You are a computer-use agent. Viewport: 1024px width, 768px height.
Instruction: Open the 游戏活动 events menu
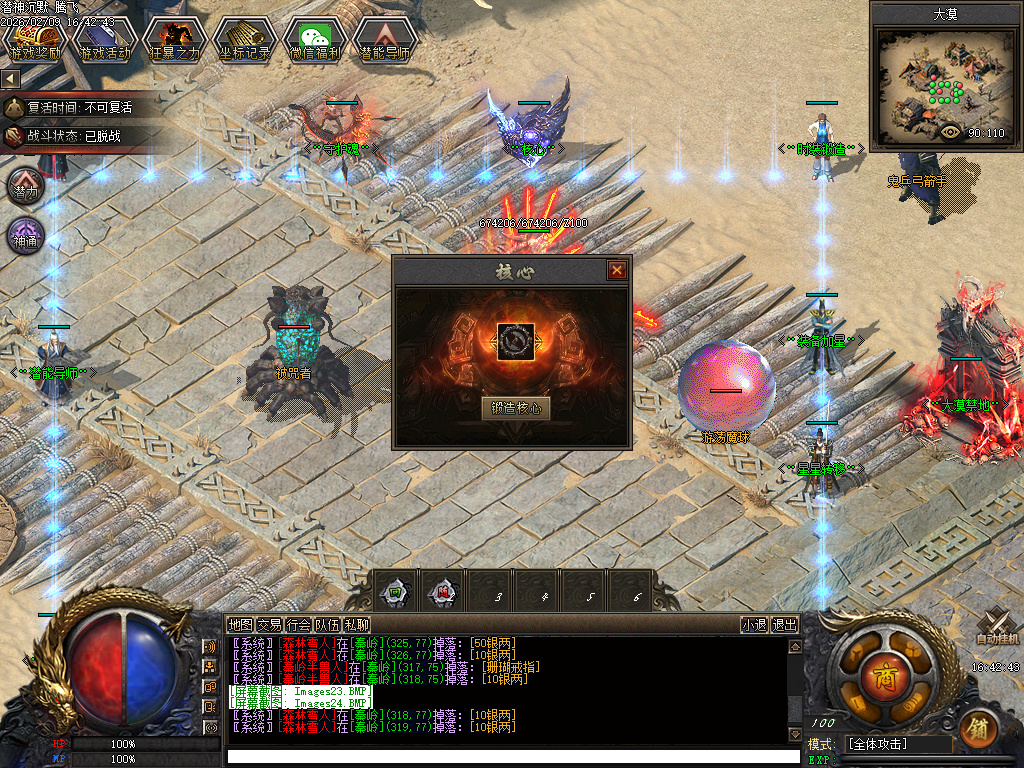tap(105, 40)
